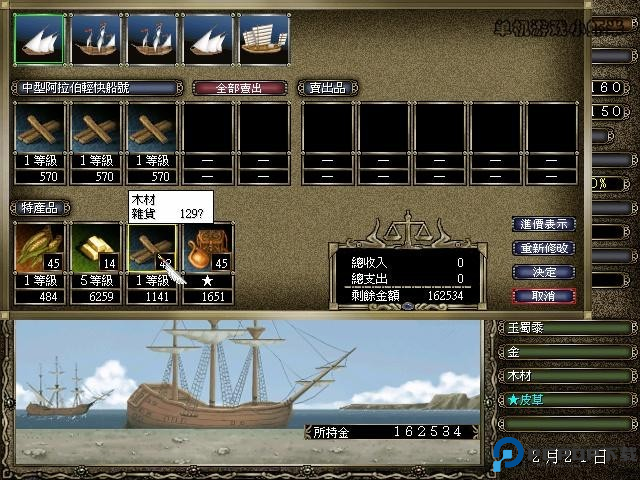Pick the gold bars specialty good
The image size is (640, 480).
point(96,248)
